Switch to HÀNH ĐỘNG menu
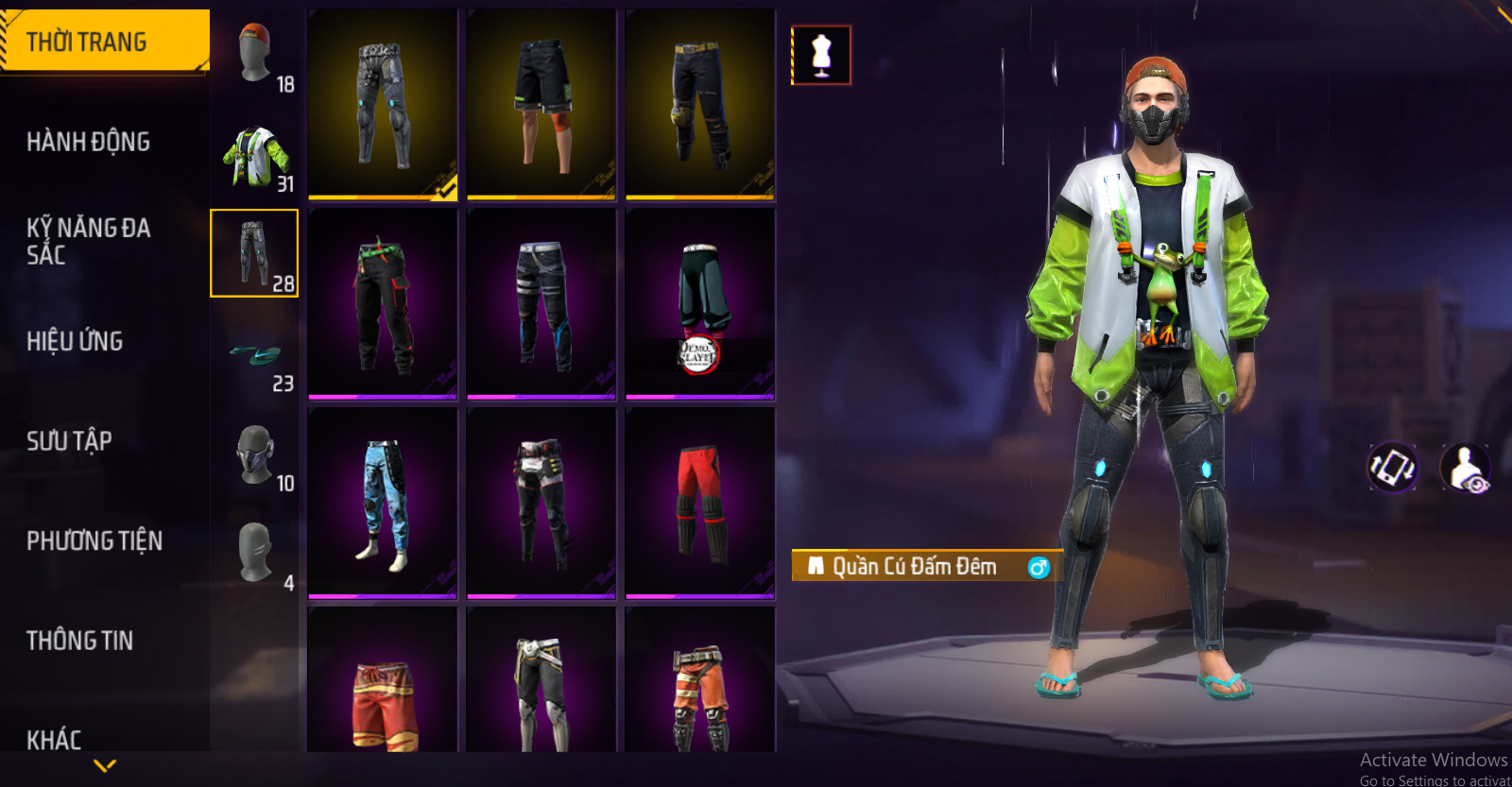Screen dimensions: 1512x787 tap(88, 142)
